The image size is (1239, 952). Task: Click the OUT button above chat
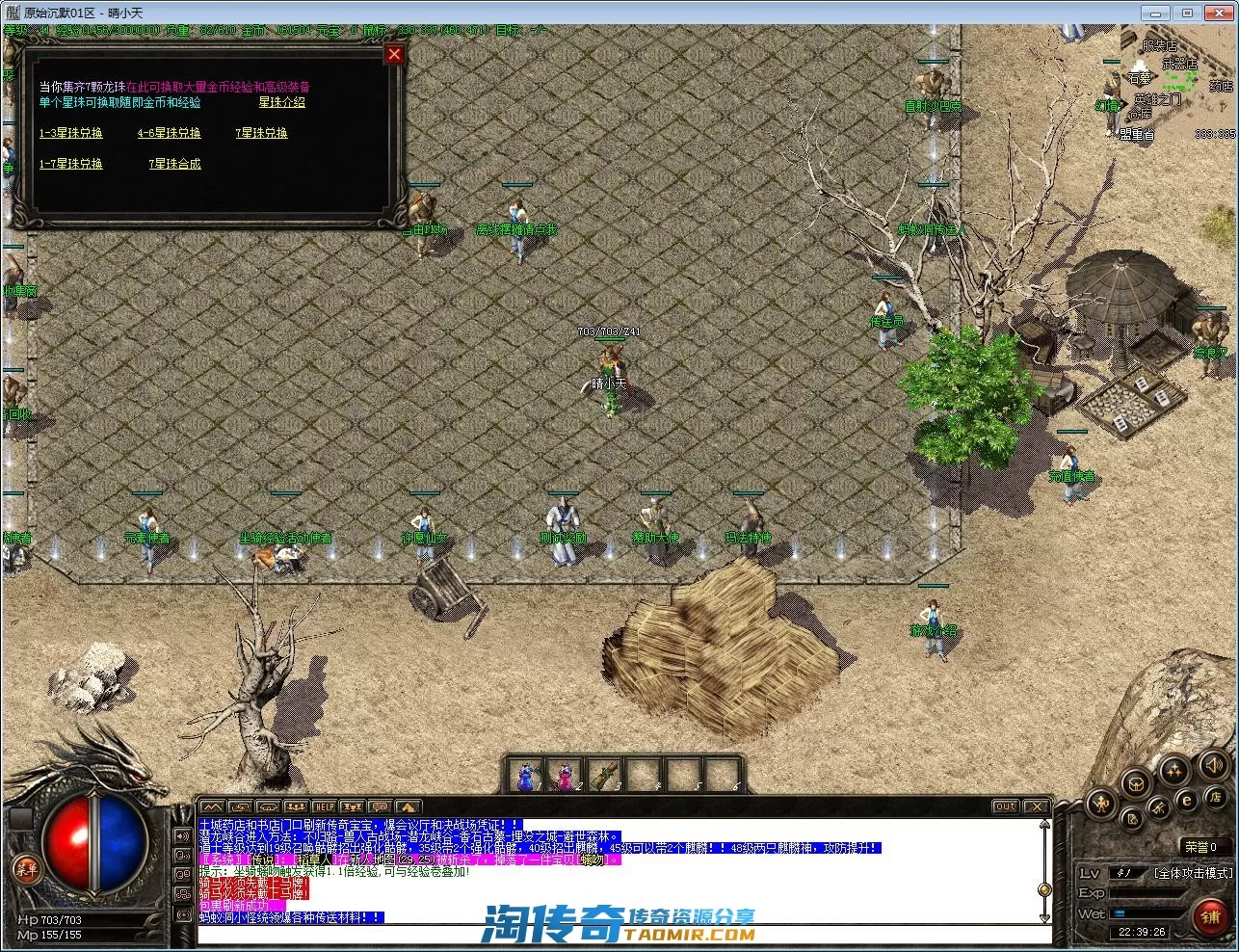pyautogui.click(x=1005, y=807)
